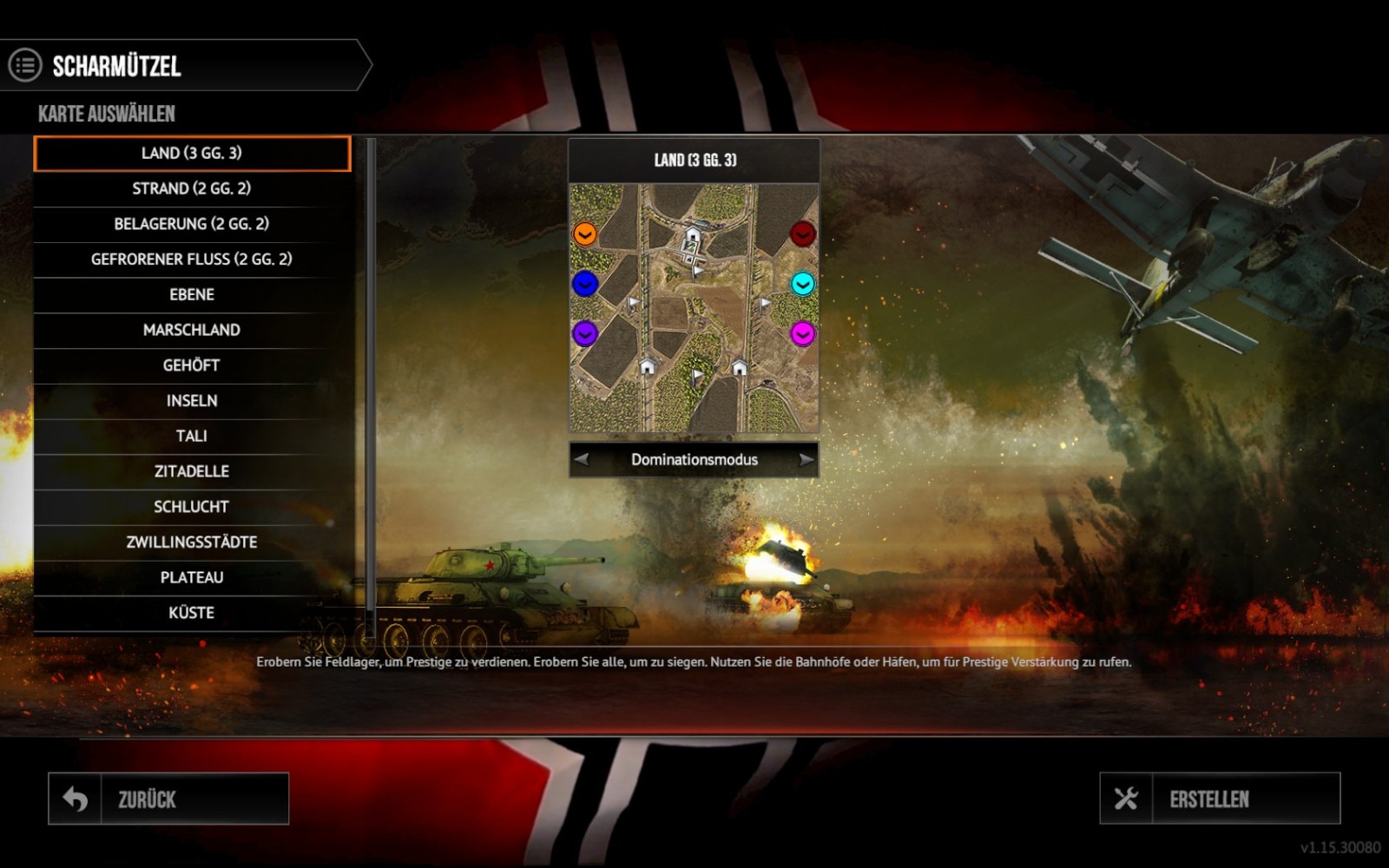The width and height of the screenshot is (1389, 868).
Task: Pick the Inseln map
Action: click(x=192, y=401)
